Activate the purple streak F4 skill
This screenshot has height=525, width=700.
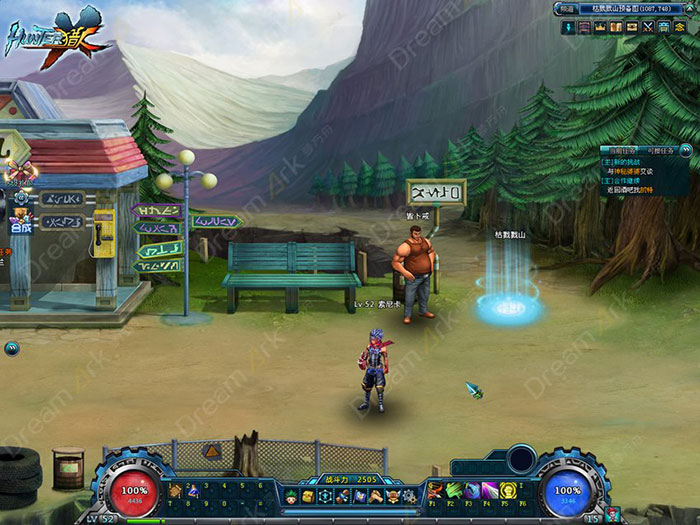click(x=490, y=490)
